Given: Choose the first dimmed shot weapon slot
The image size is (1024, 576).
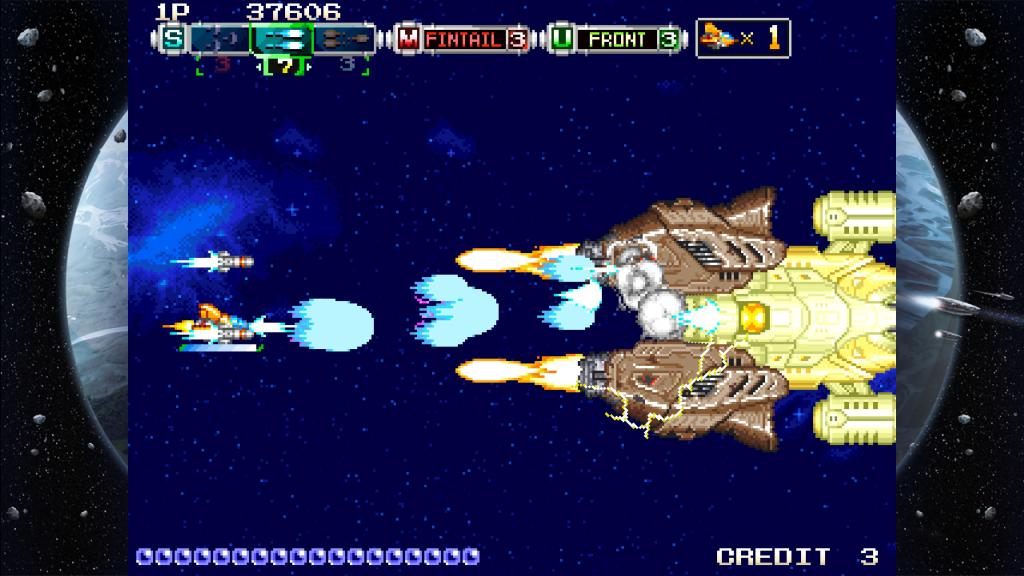Looking at the screenshot, I should 220,39.
